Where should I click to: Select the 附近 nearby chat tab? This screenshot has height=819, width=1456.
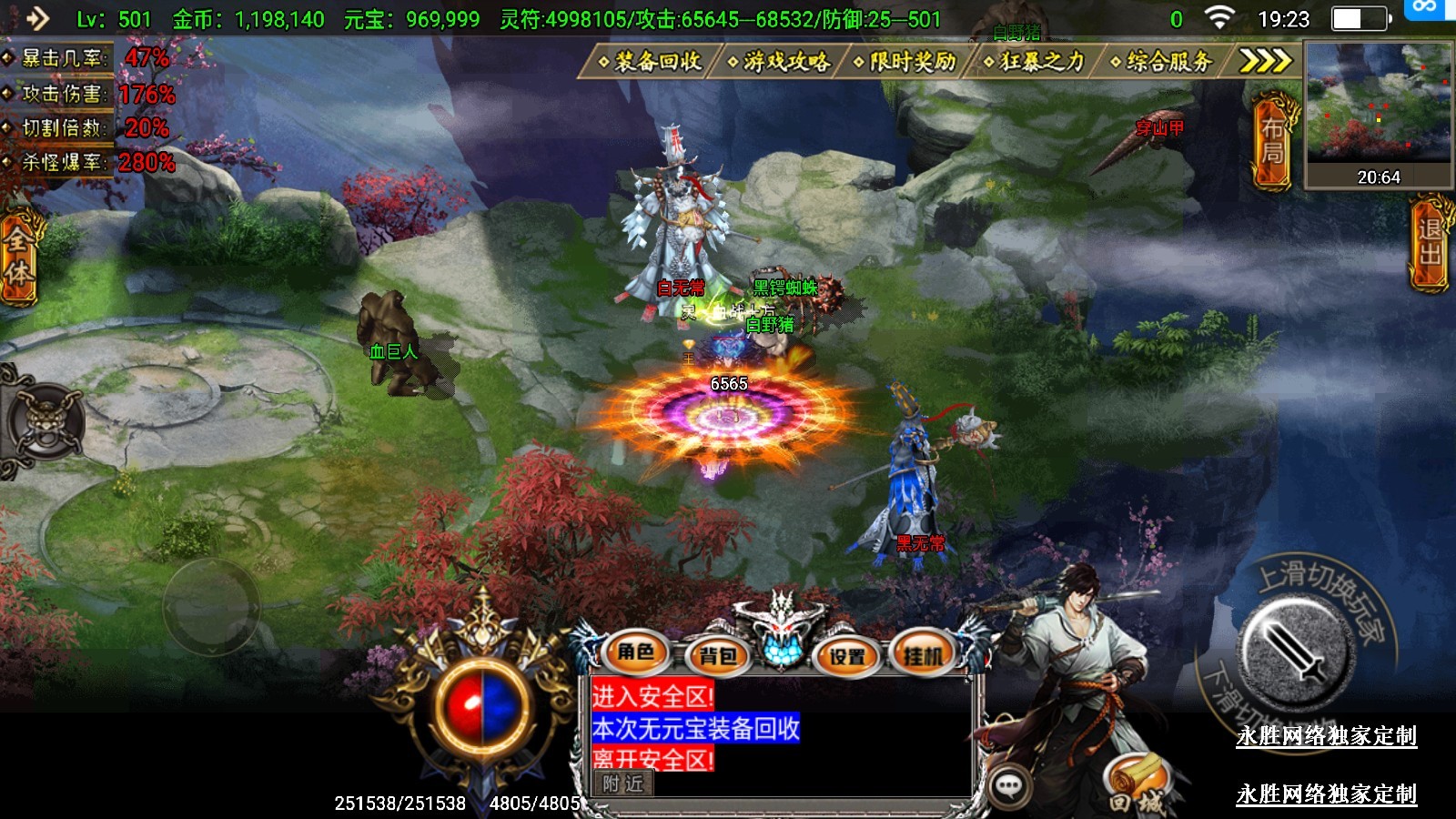point(623,784)
